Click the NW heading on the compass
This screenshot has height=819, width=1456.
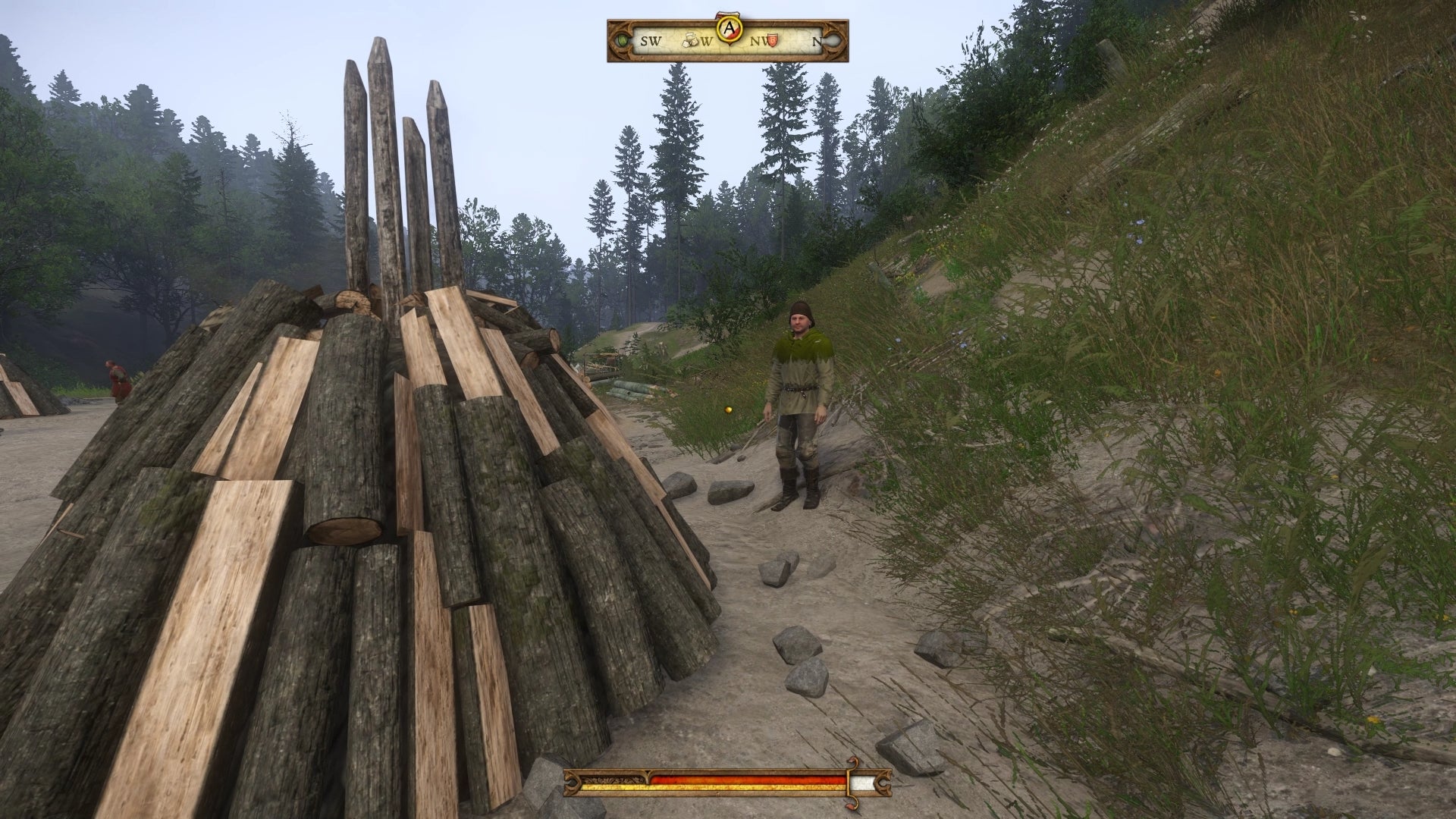click(758, 42)
